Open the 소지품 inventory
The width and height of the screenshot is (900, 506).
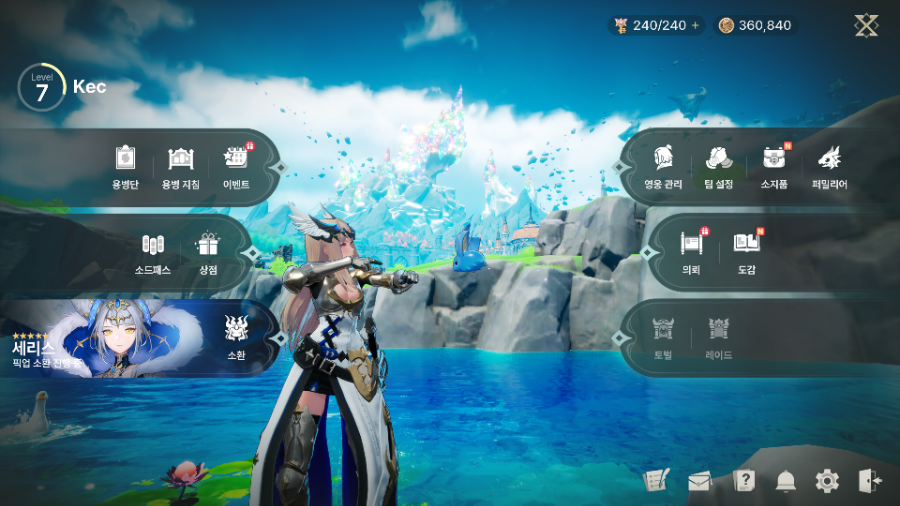click(x=774, y=166)
